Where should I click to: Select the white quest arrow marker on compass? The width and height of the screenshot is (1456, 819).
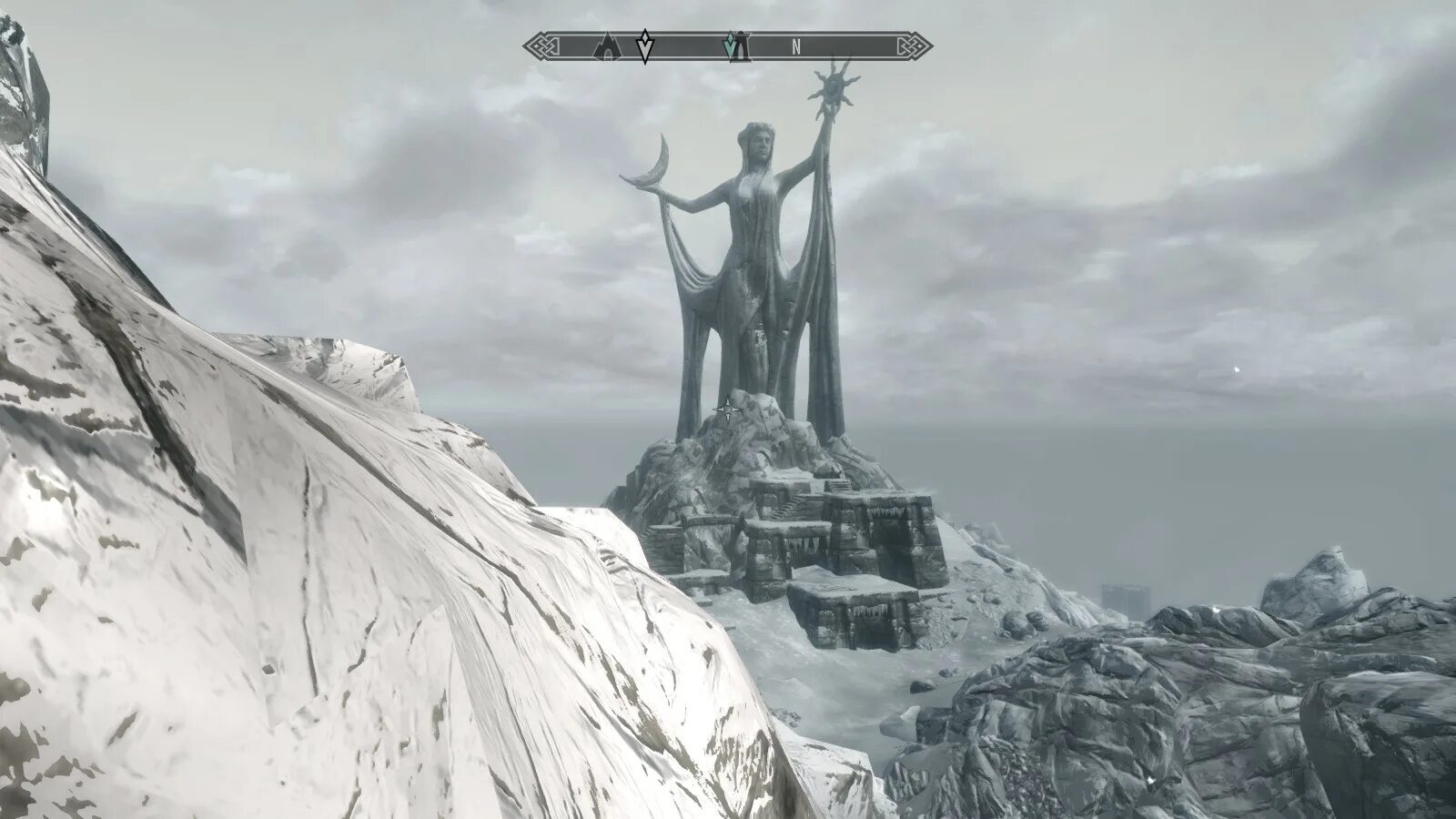tap(644, 46)
